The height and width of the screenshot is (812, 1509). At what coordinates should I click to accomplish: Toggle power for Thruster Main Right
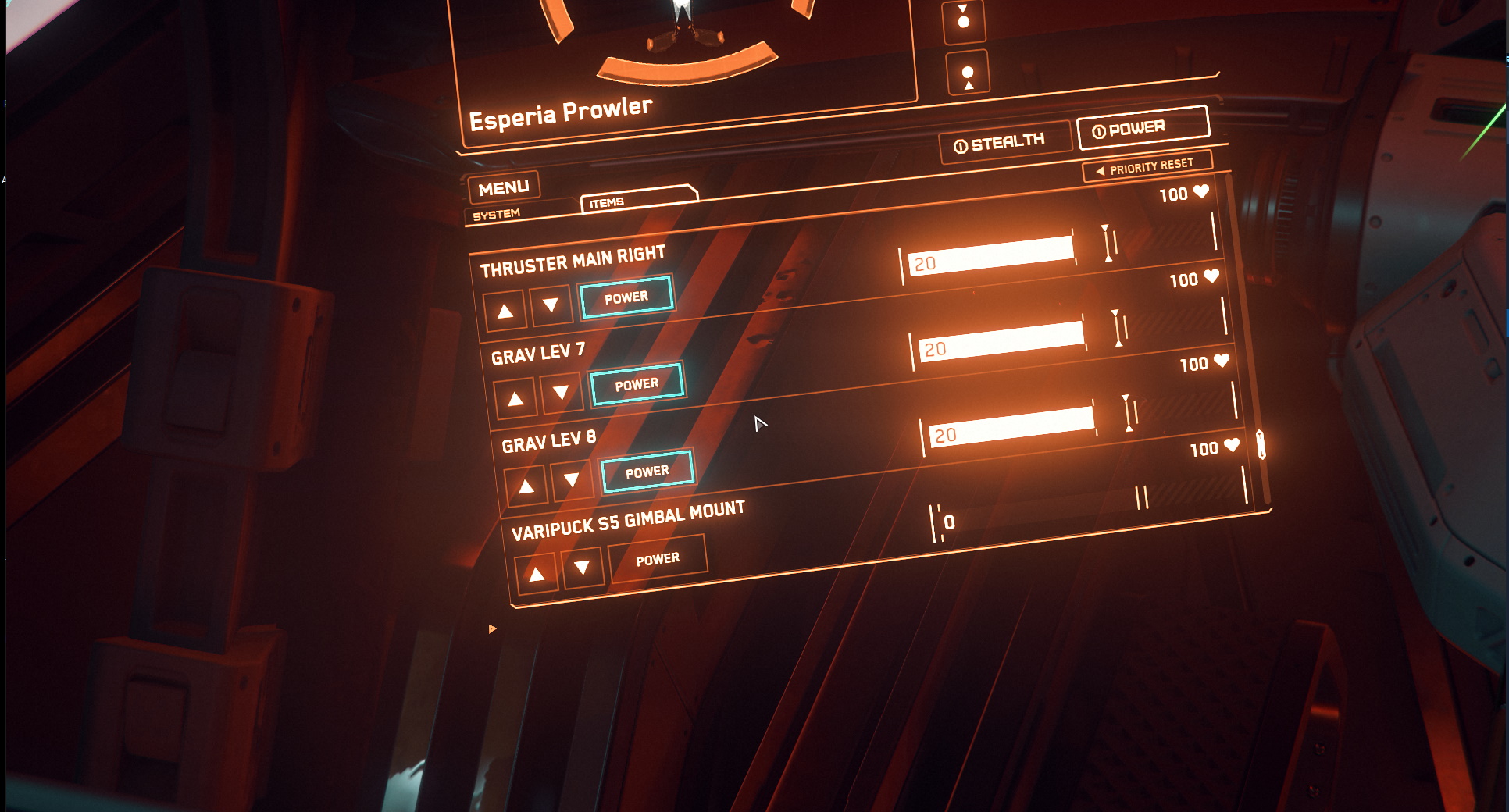pyautogui.click(x=626, y=297)
